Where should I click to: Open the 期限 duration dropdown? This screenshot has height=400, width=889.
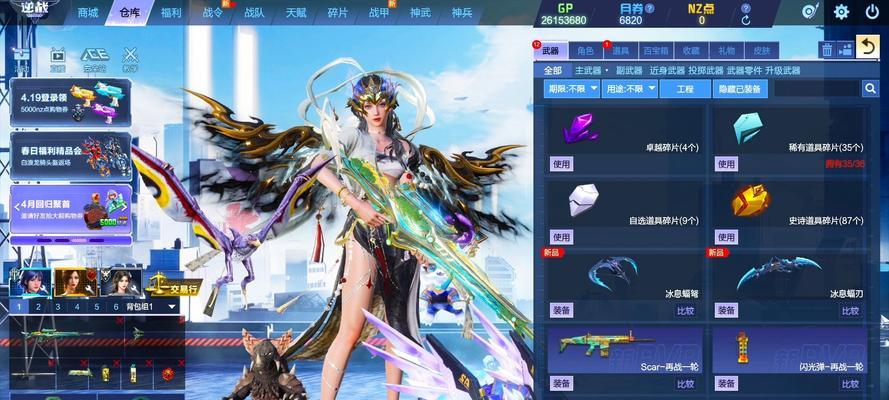[571, 89]
